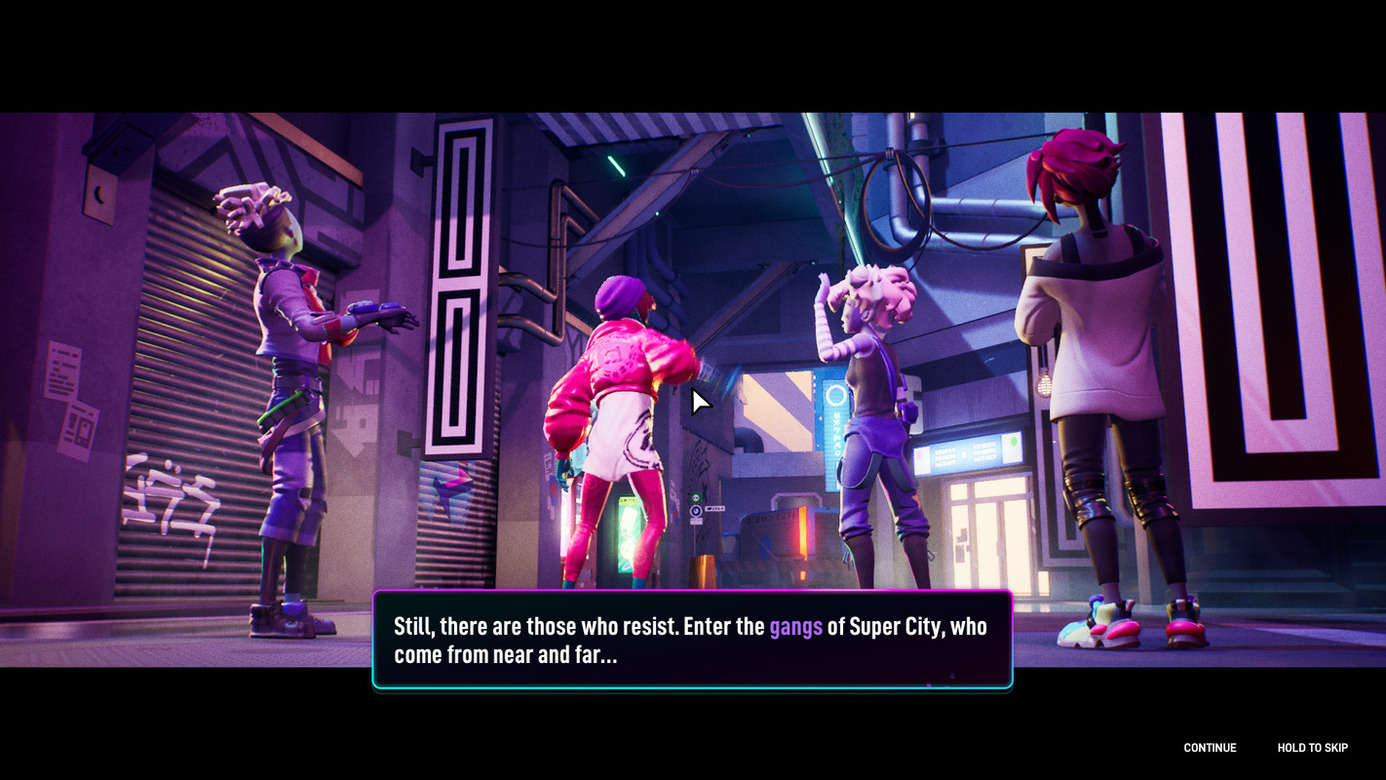The height and width of the screenshot is (780, 1386).
Task: Select Hold to Skip the intro
Action: (1312, 748)
